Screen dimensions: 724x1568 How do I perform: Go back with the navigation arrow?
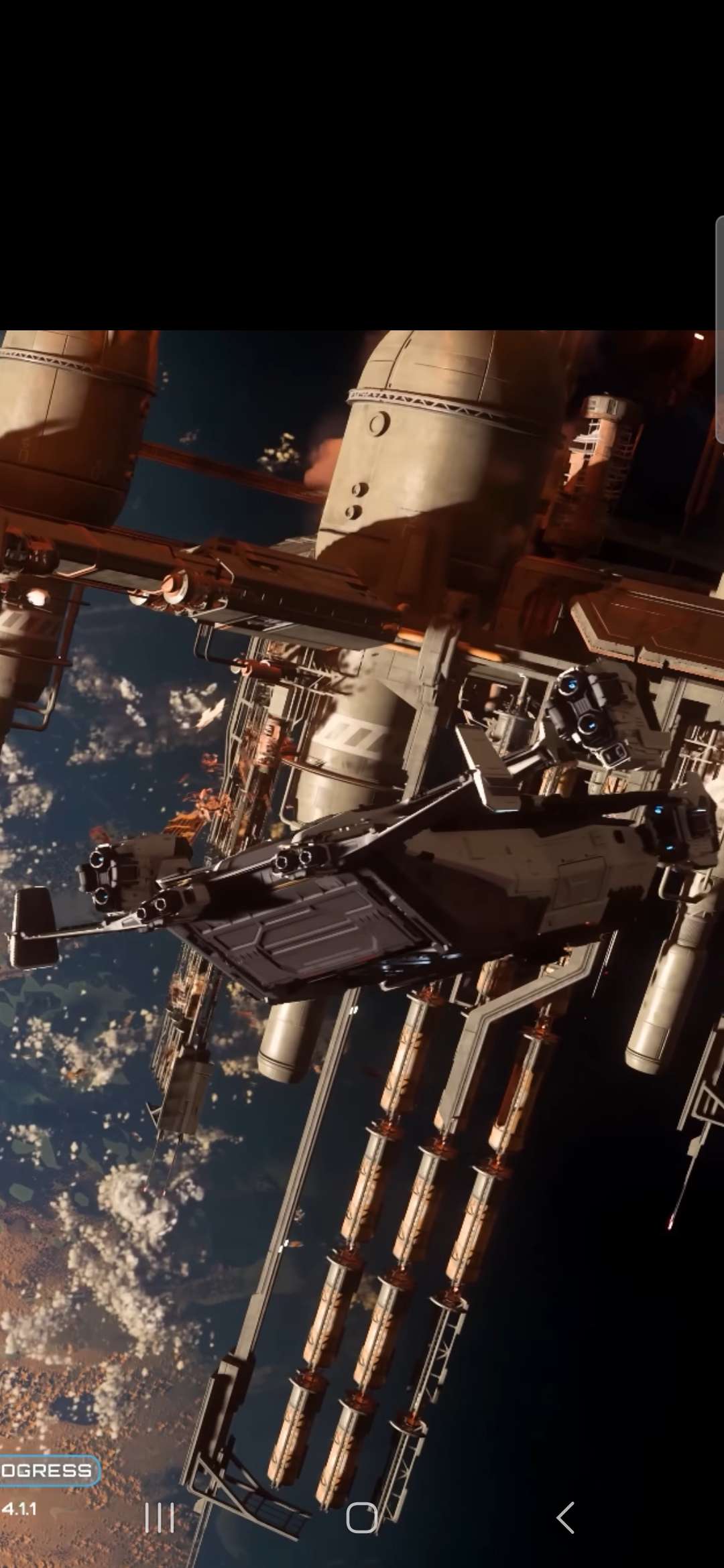coord(566,1518)
